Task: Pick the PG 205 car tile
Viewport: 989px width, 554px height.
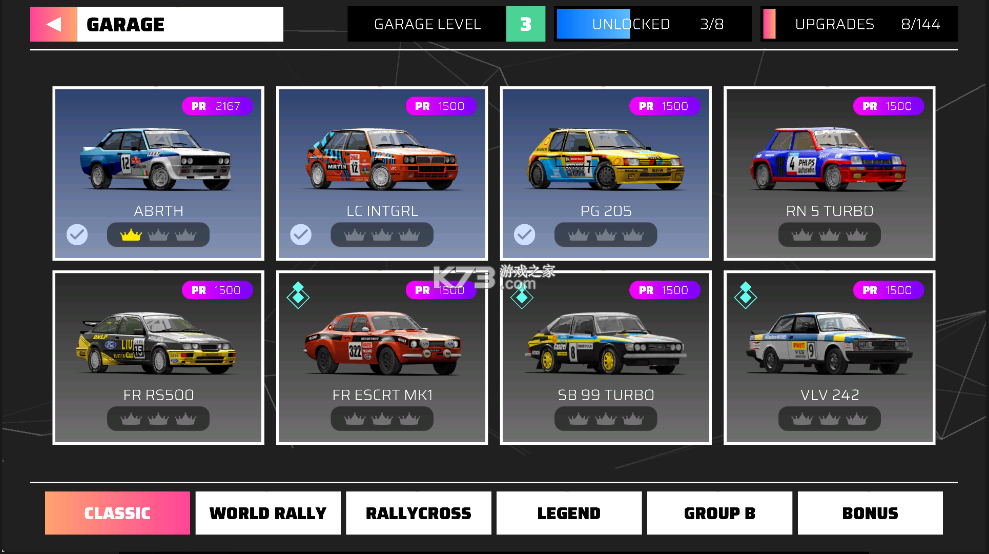Action: click(x=606, y=173)
